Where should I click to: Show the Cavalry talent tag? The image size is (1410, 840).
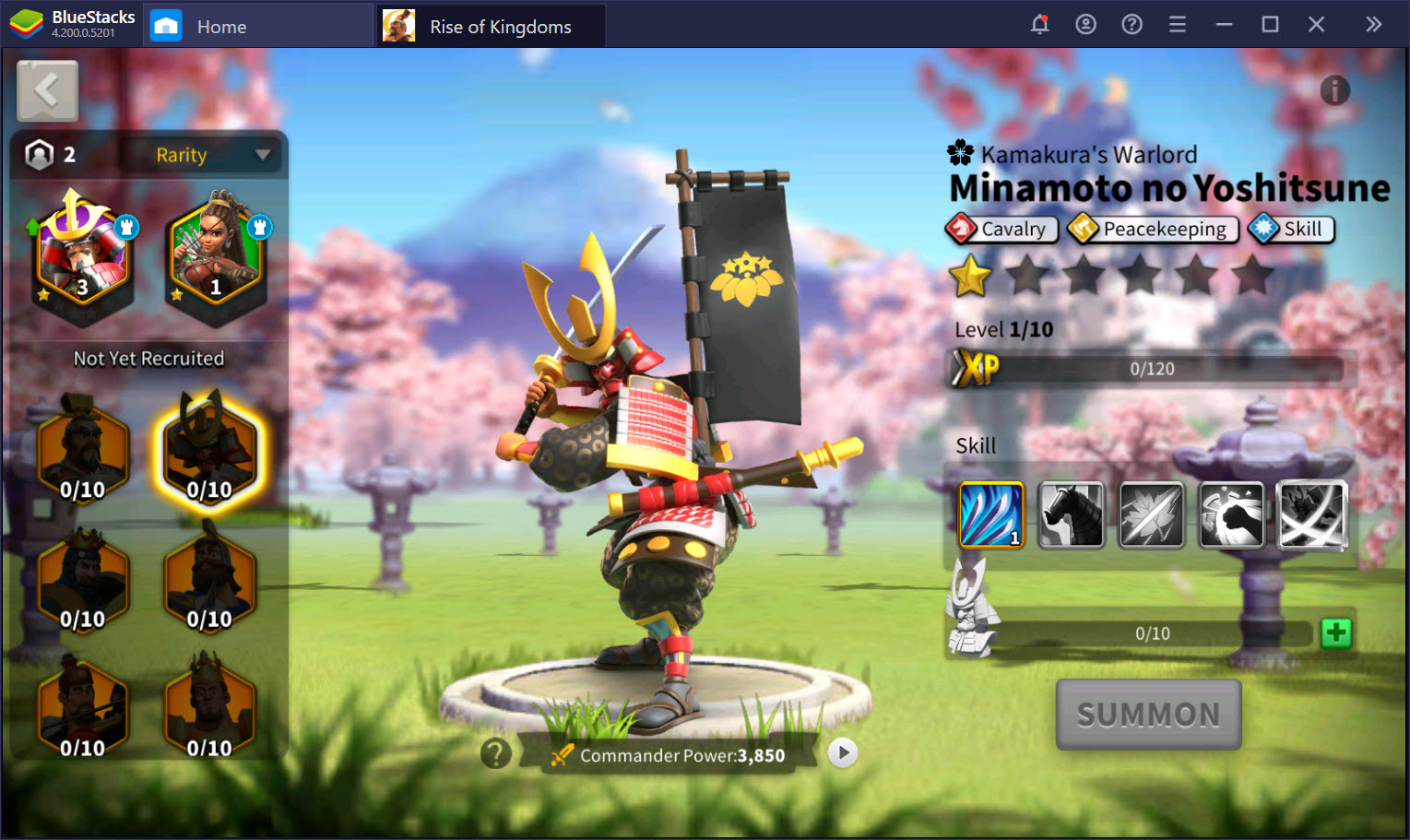[1001, 229]
